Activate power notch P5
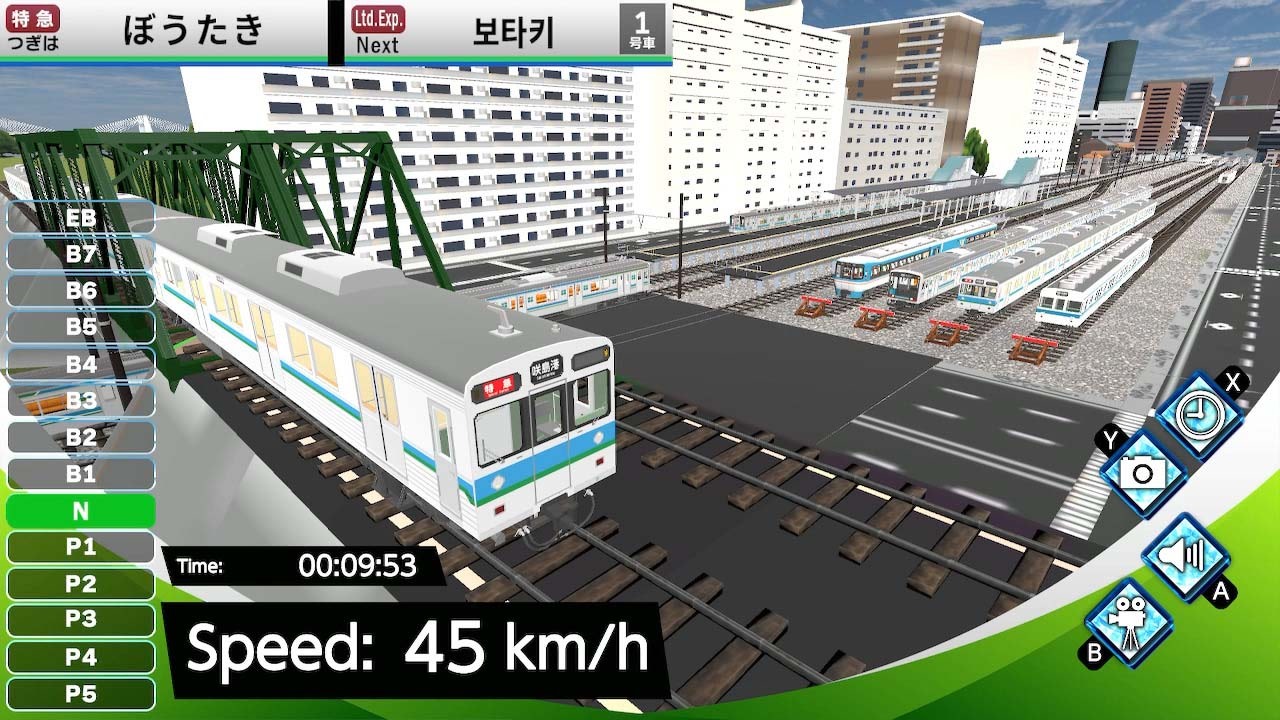1280x720 pixels. click(x=78, y=695)
